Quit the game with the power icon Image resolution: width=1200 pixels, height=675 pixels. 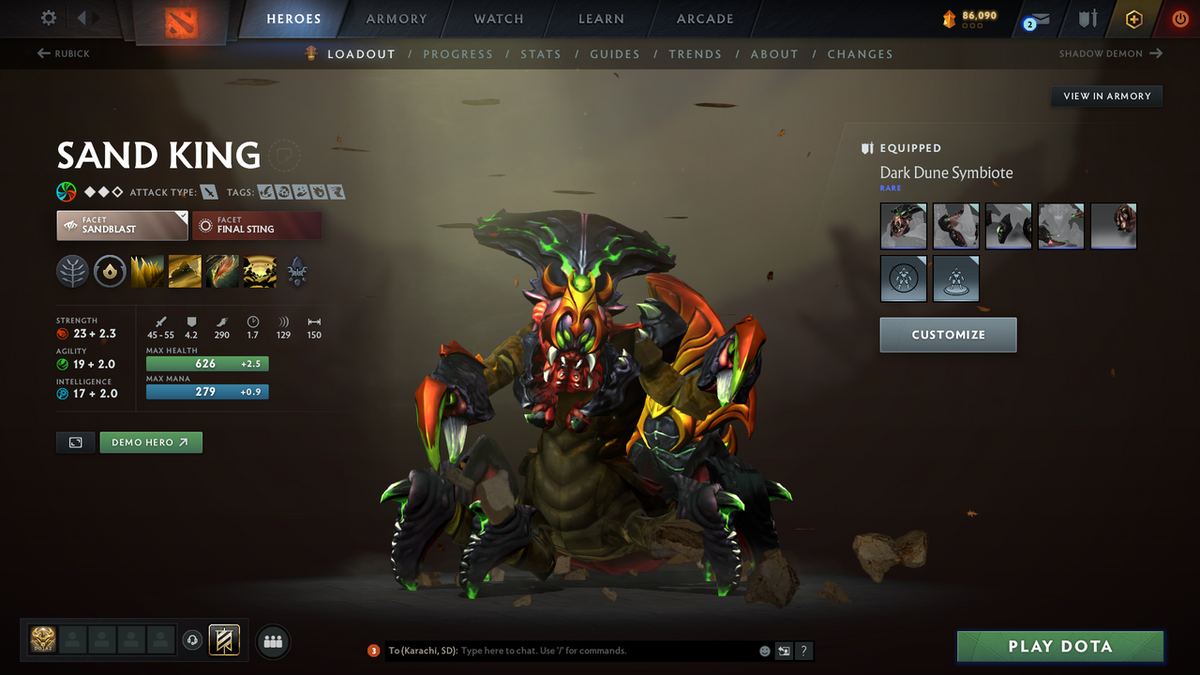click(1180, 19)
